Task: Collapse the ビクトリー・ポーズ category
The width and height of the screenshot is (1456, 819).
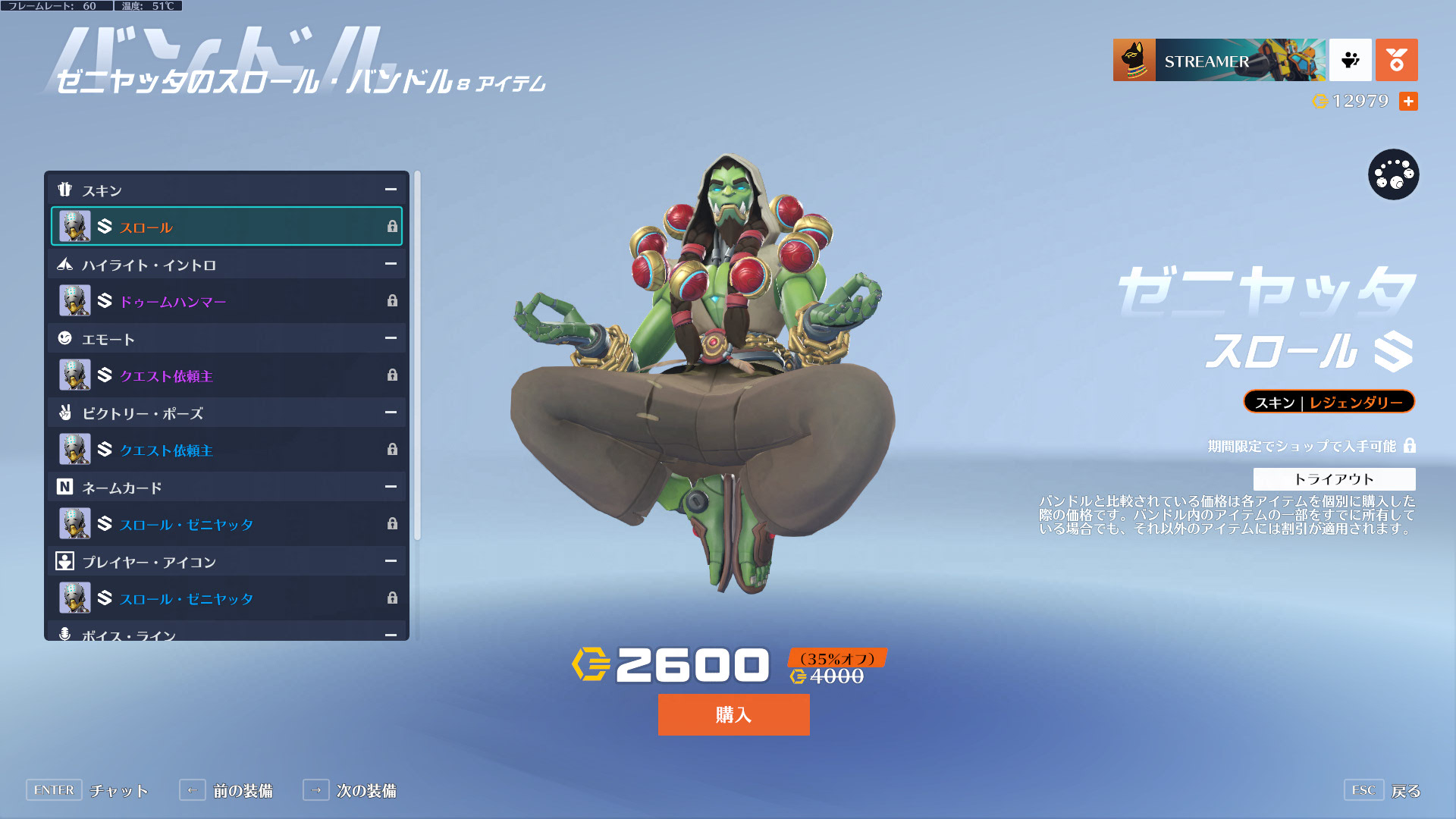Action: click(391, 413)
